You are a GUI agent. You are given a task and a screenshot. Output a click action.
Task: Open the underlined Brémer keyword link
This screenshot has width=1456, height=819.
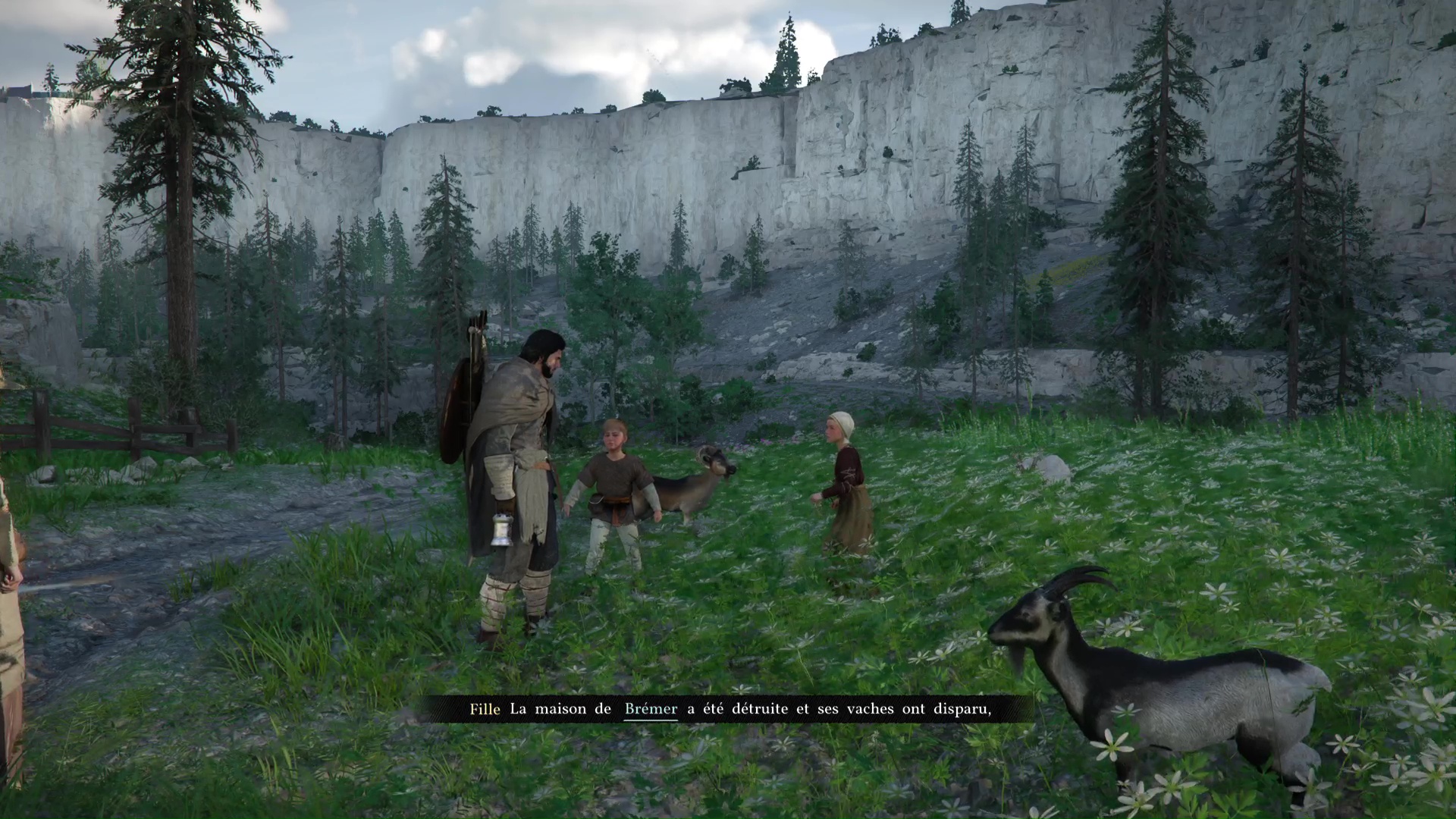point(651,710)
